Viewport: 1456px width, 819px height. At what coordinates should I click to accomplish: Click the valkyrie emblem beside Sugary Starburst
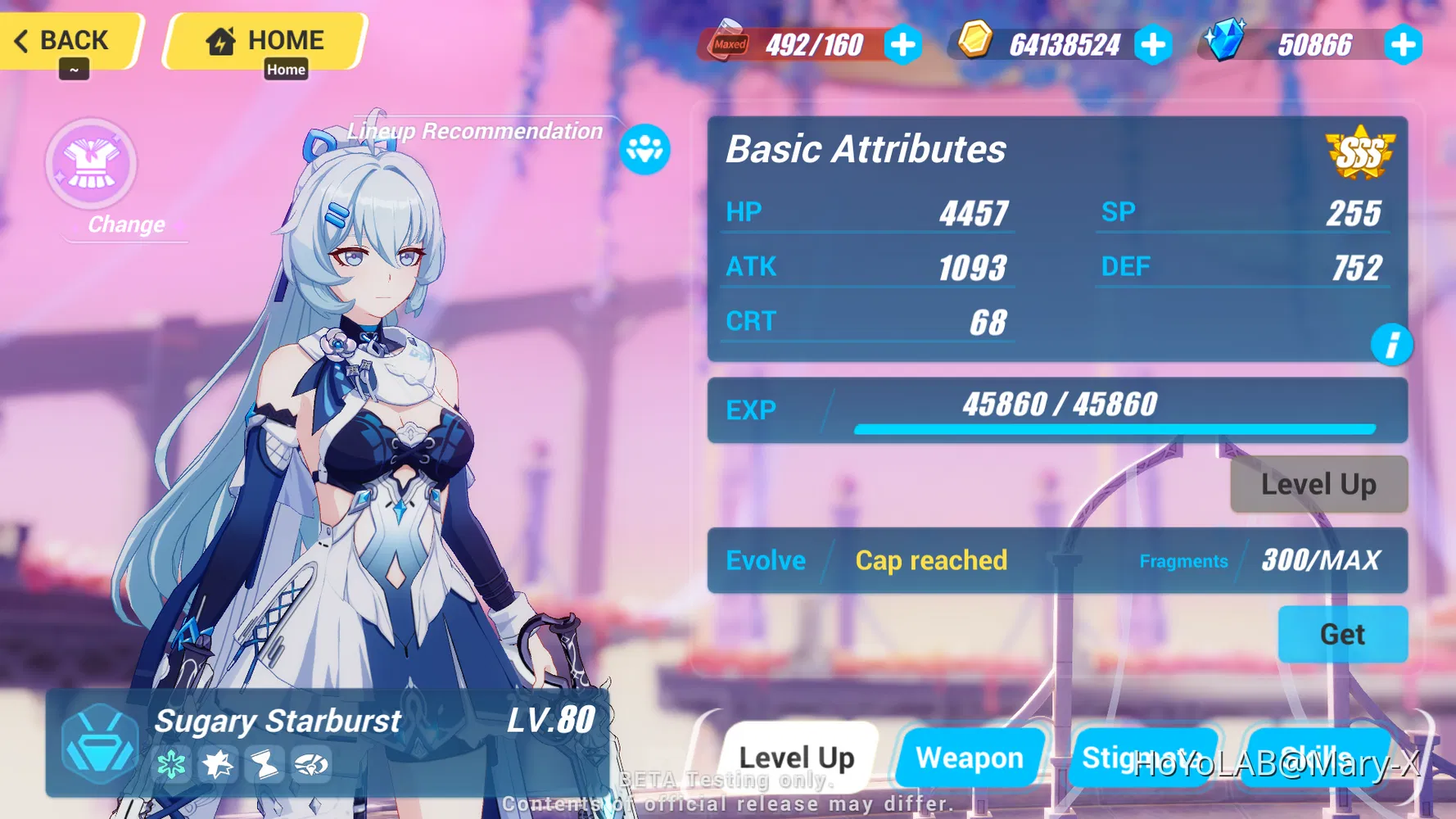coord(100,741)
